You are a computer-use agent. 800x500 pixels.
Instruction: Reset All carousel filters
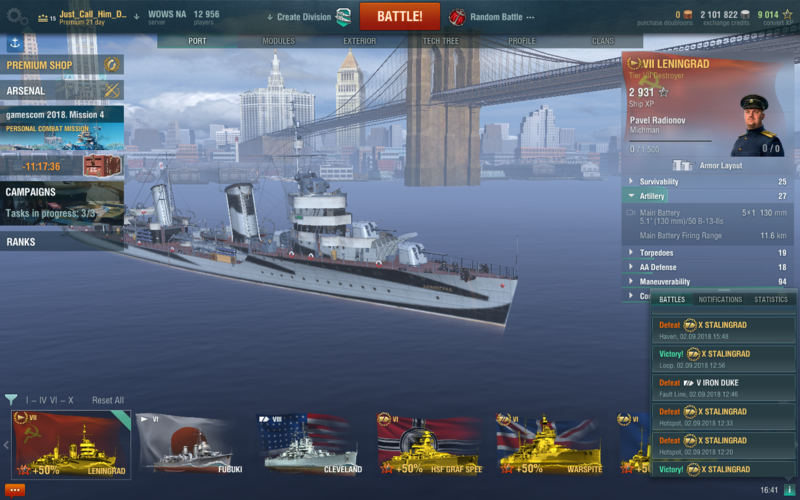(108, 400)
